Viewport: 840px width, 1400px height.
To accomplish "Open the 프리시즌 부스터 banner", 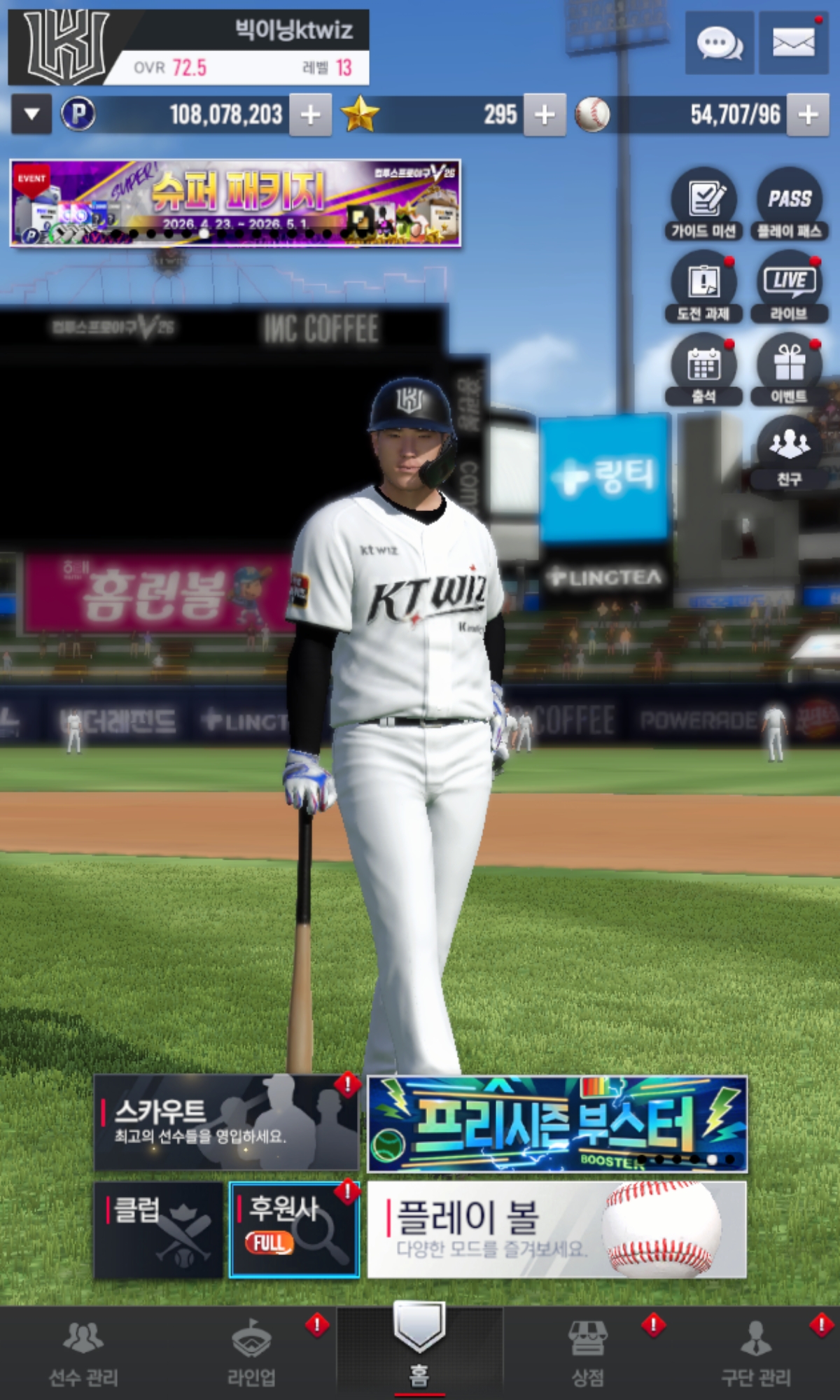I will coord(557,1124).
